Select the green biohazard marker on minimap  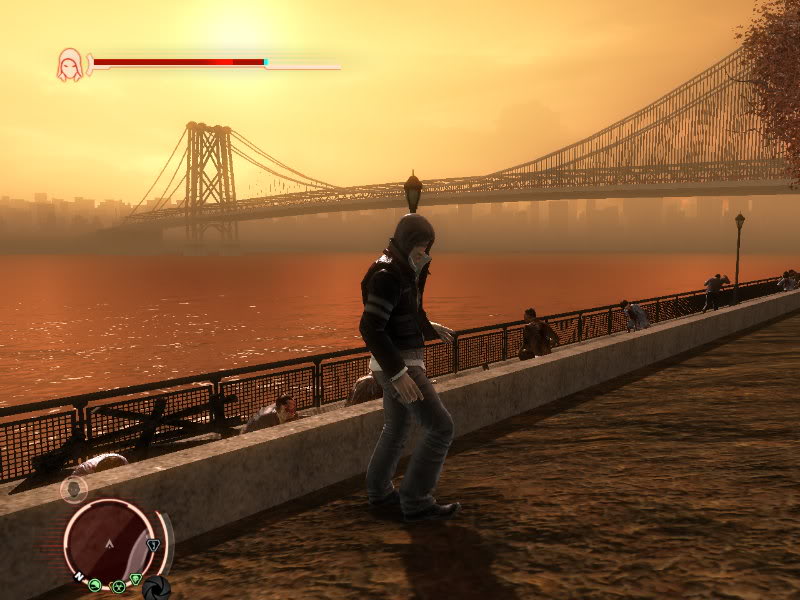tap(118, 586)
